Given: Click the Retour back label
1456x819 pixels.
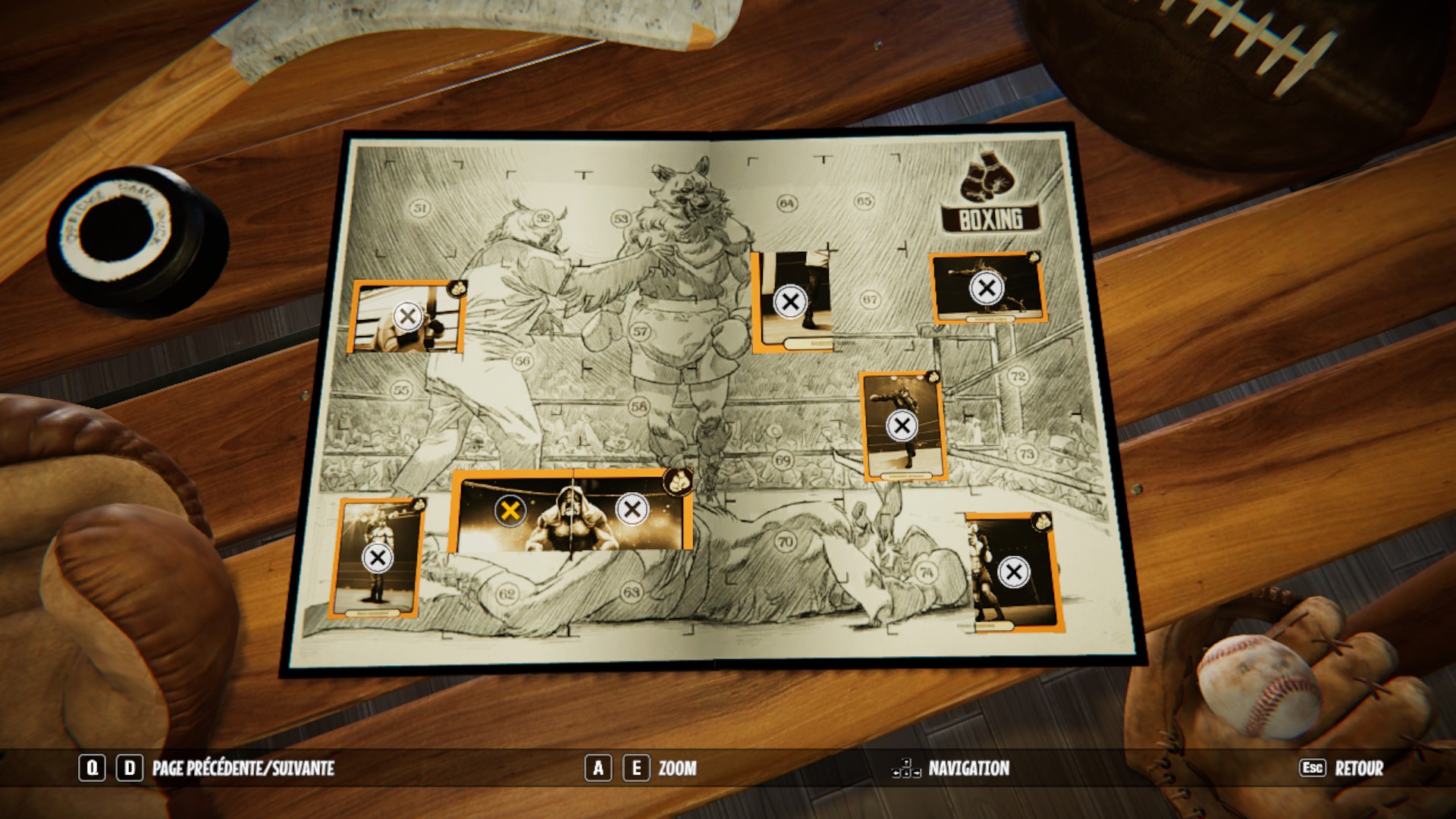Looking at the screenshot, I should tap(1359, 768).
